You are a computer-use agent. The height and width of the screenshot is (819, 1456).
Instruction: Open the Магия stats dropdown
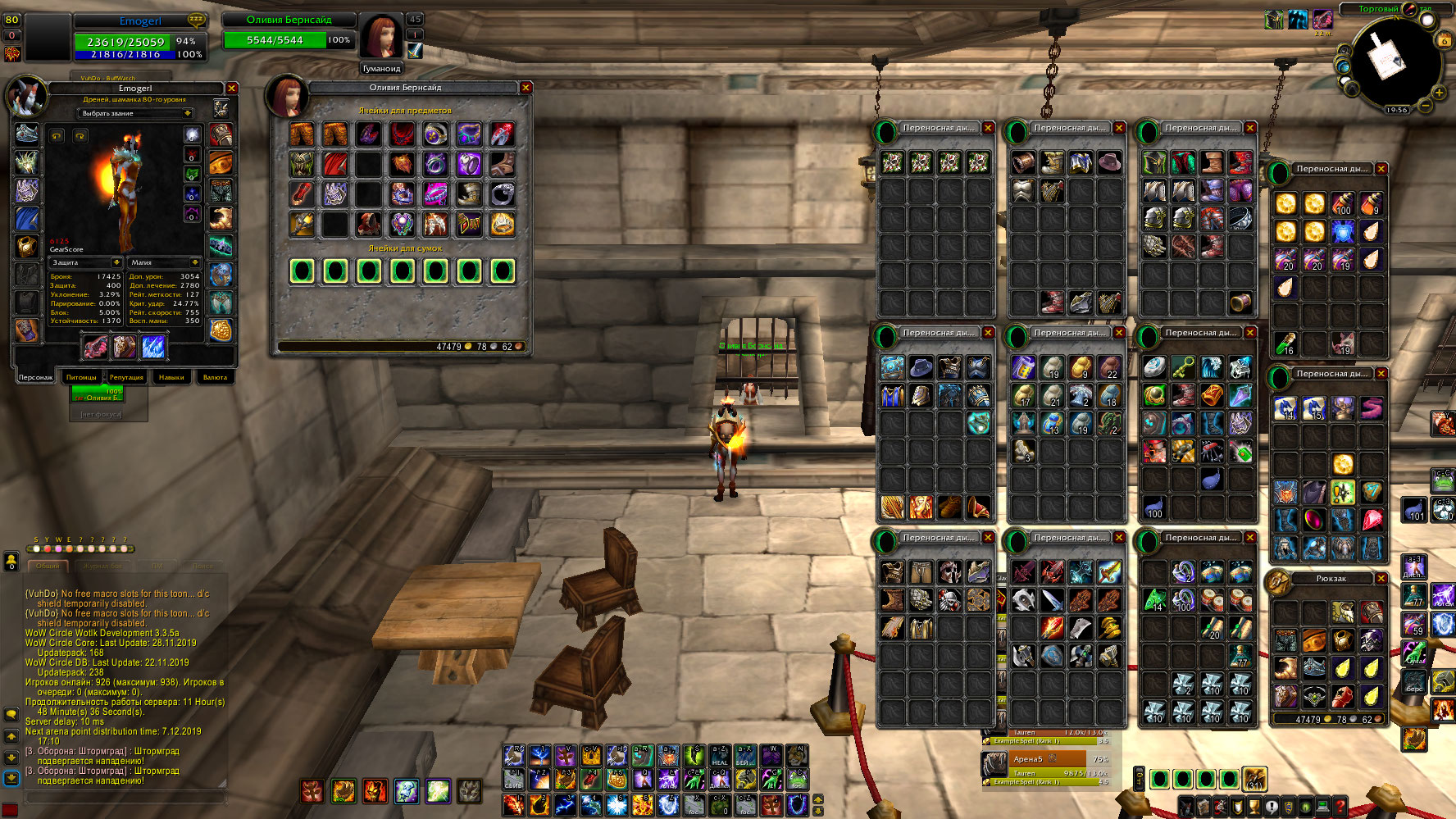pos(163,262)
